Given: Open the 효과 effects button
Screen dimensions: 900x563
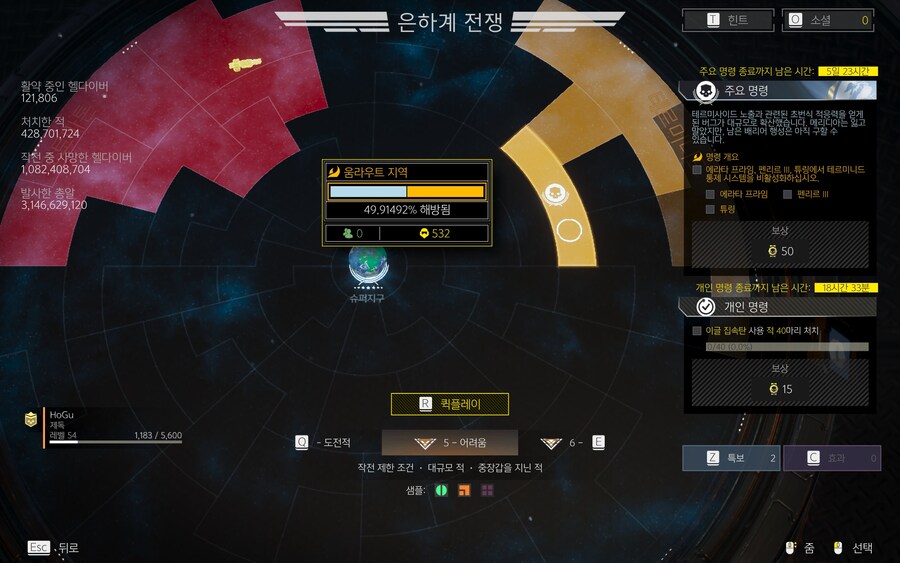Looking at the screenshot, I should point(831,458).
